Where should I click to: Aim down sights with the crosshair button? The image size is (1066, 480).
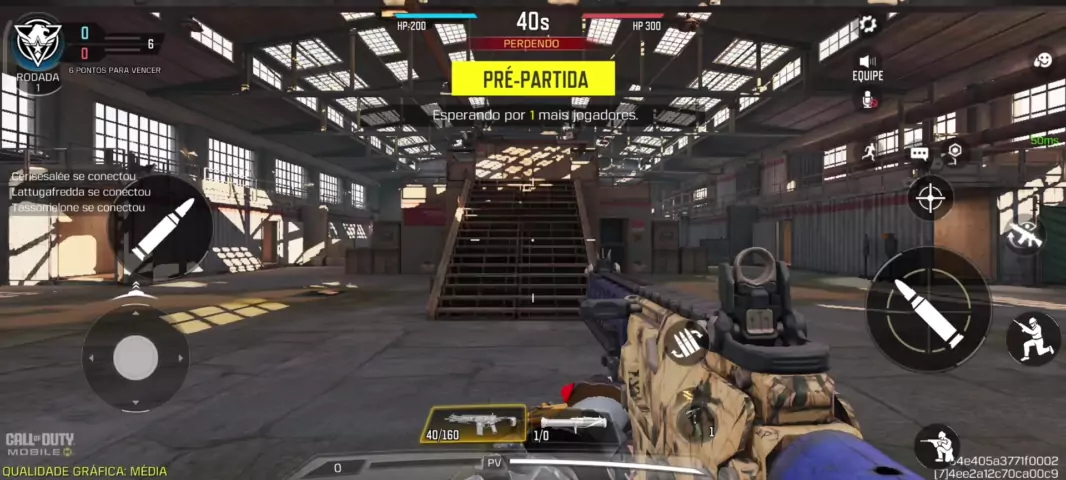[930, 197]
